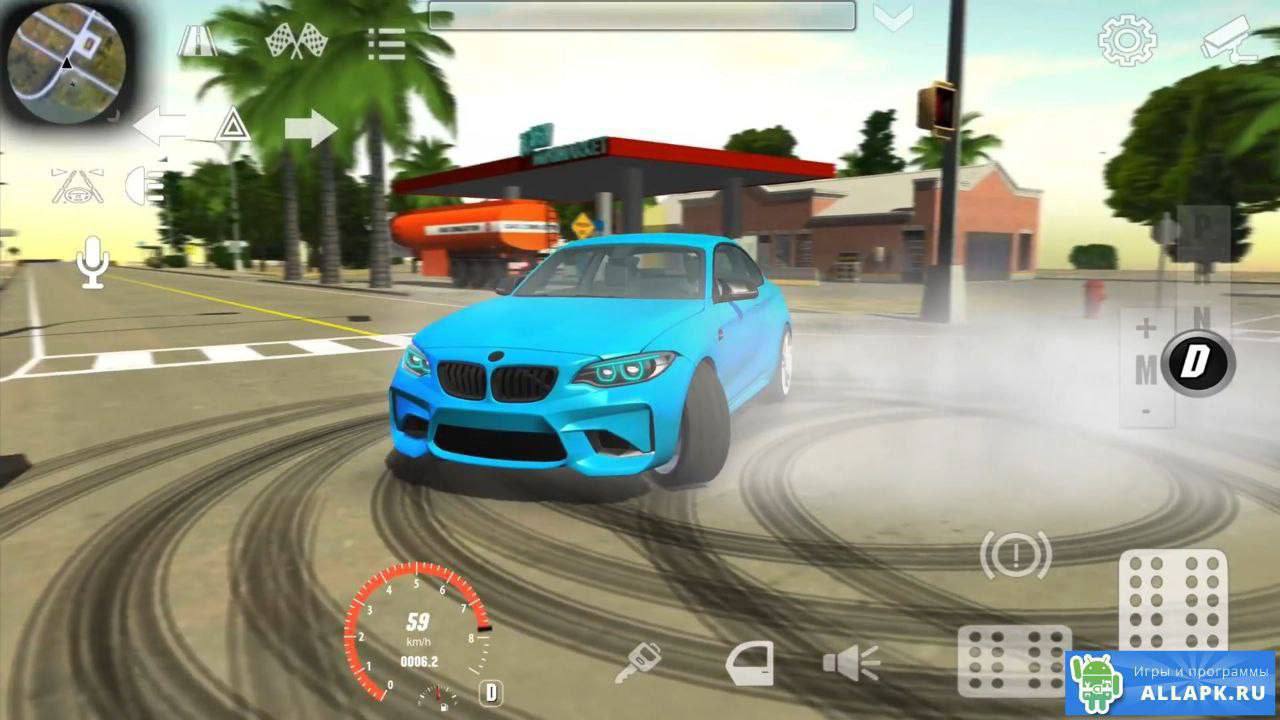This screenshot has width=1280, height=720.
Task: Open the circular minimap
Action: [x=66, y=61]
